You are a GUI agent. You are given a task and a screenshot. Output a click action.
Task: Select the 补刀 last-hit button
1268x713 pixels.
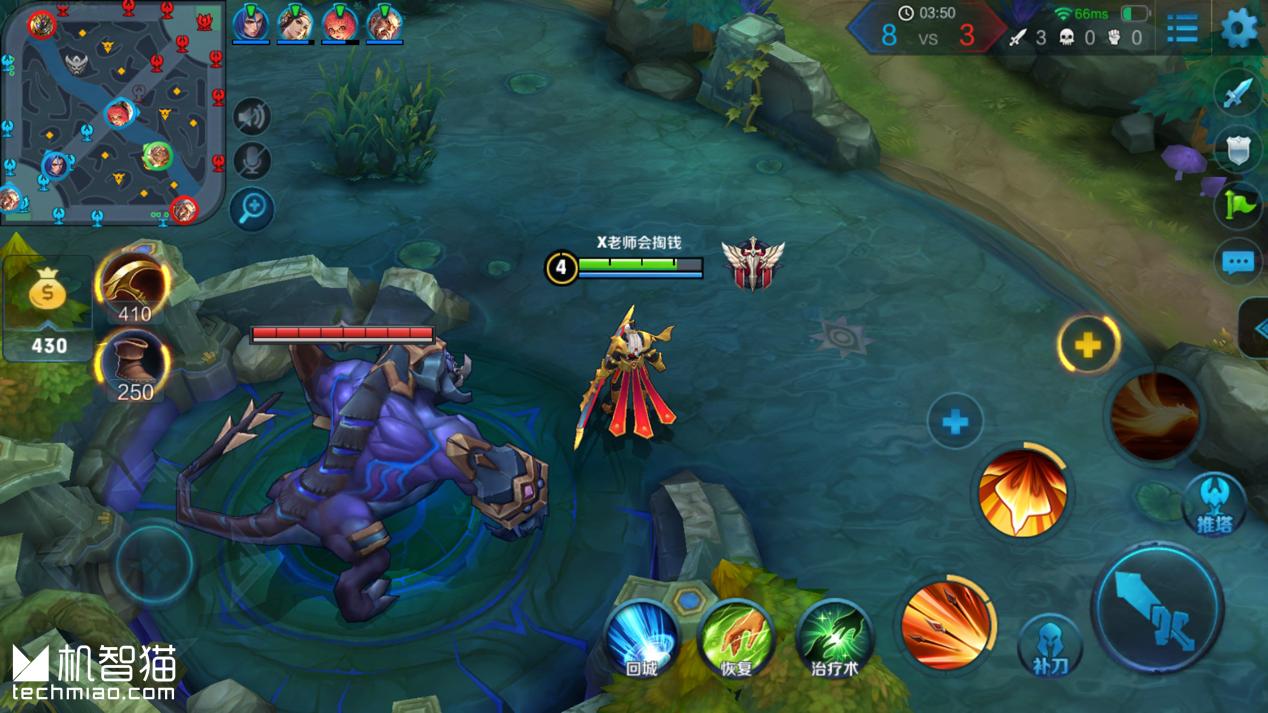tap(1050, 645)
